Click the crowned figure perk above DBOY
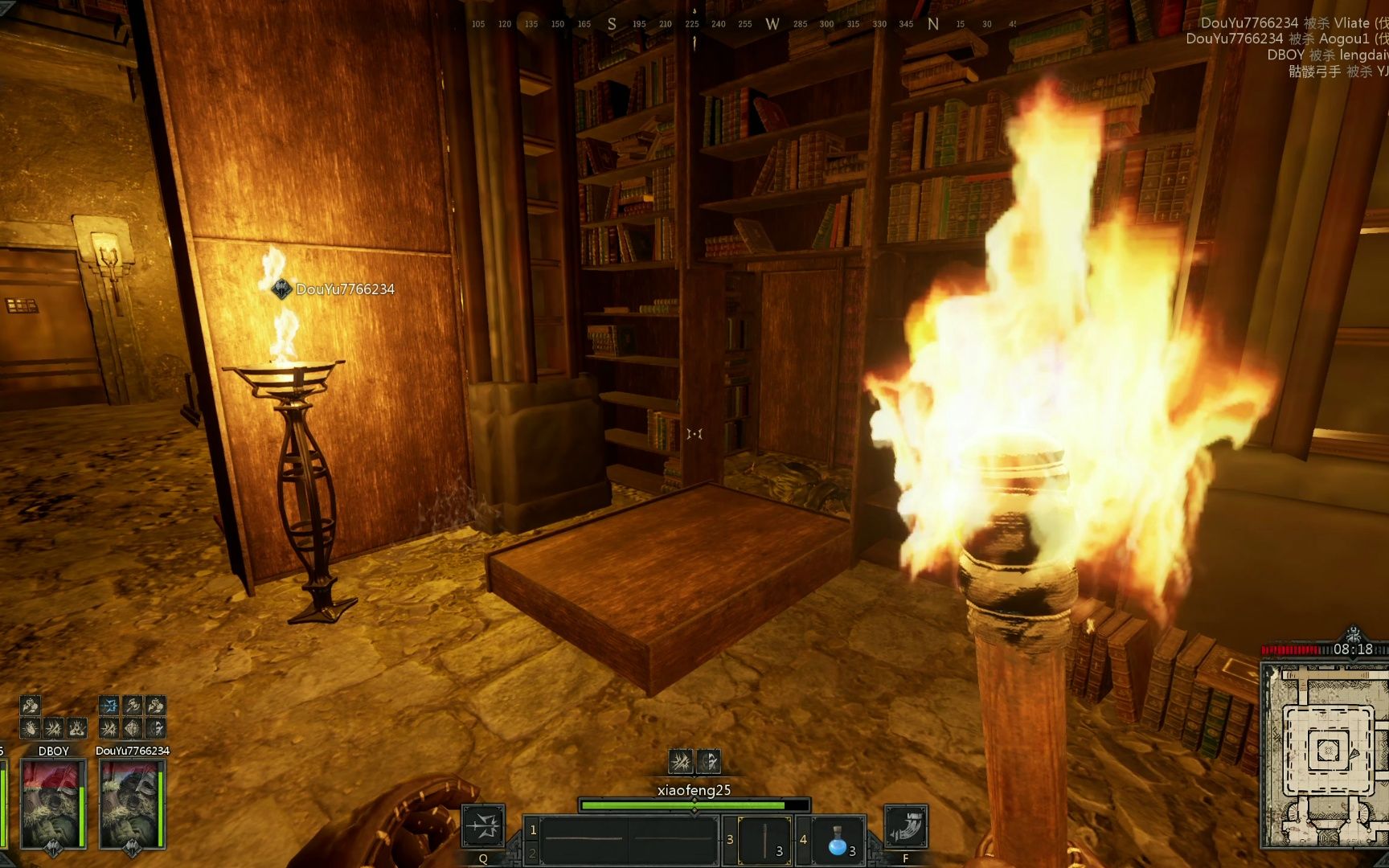Image resolution: width=1389 pixels, height=868 pixels. [x=76, y=728]
